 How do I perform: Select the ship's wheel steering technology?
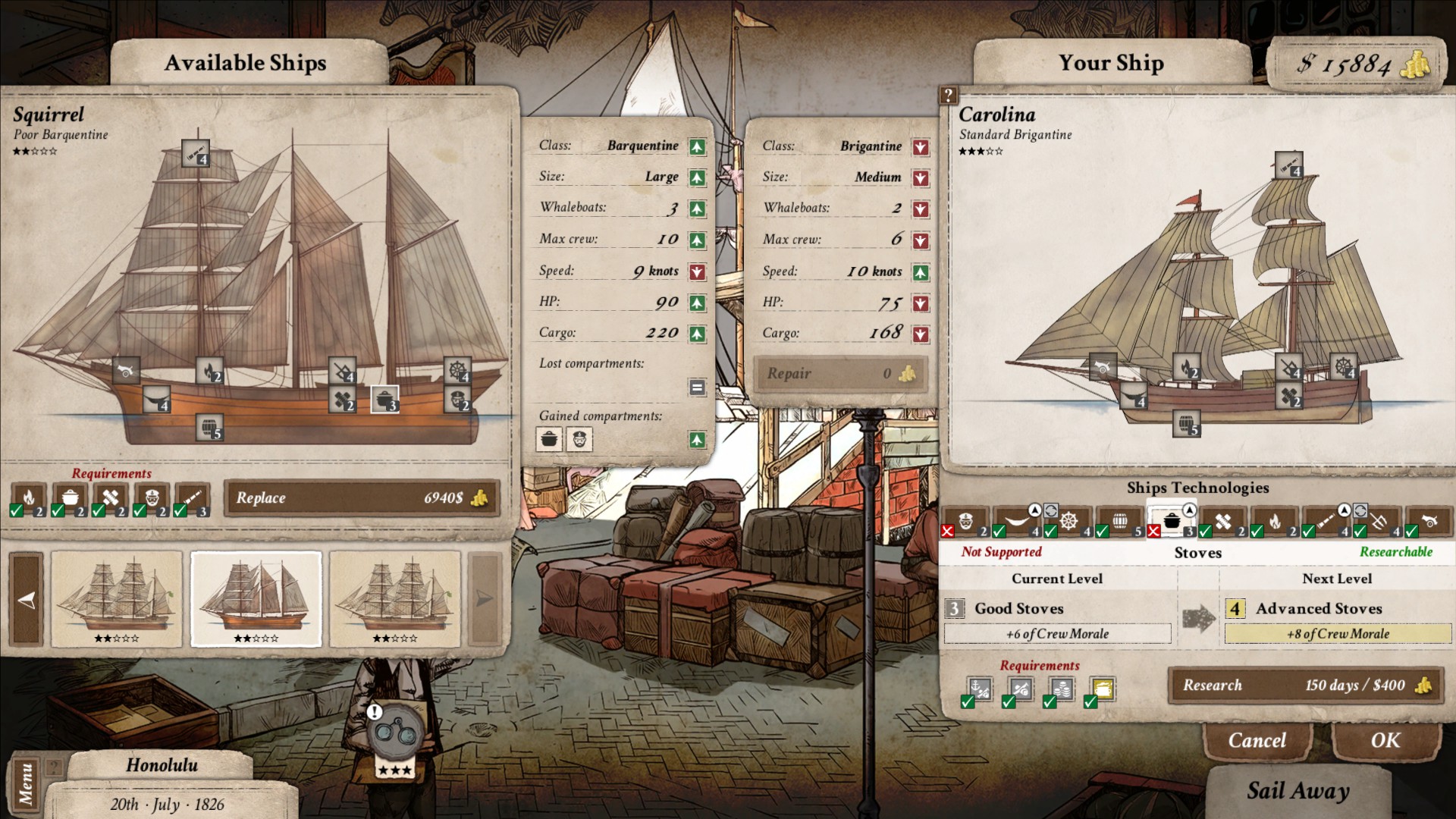[x=1069, y=520]
